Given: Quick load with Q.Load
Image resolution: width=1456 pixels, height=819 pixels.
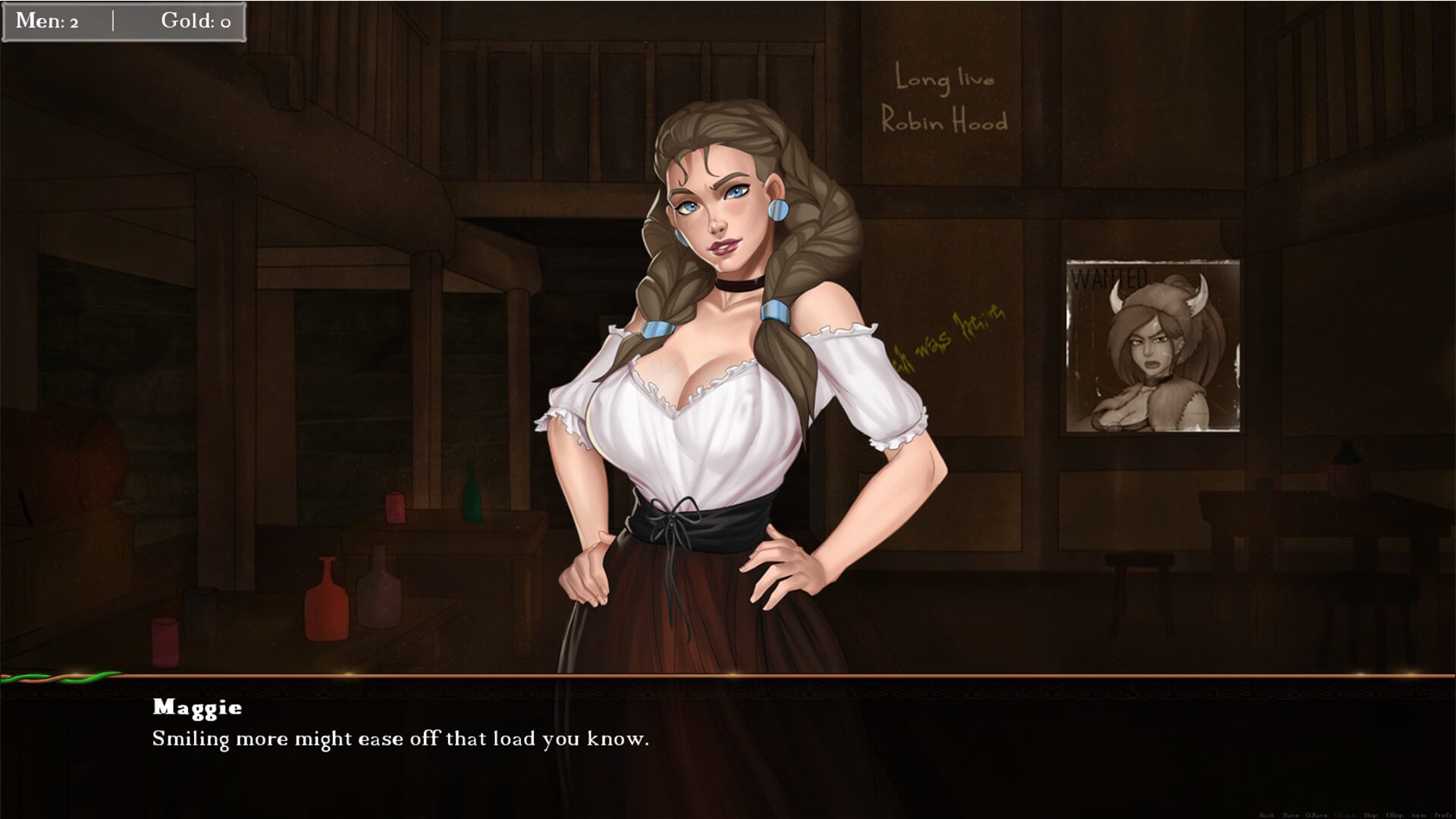Looking at the screenshot, I should pyautogui.click(x=1345, y=815).
